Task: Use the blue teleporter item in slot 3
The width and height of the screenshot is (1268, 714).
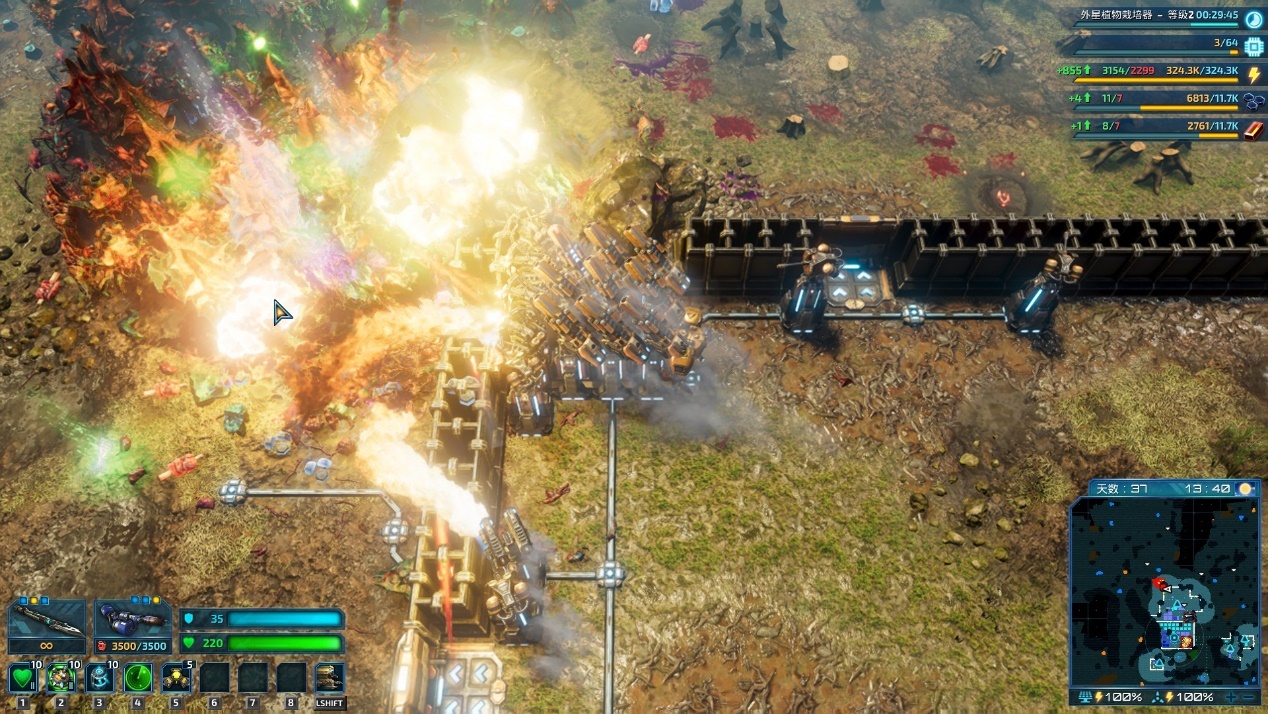Action: [x=99, y=679]
